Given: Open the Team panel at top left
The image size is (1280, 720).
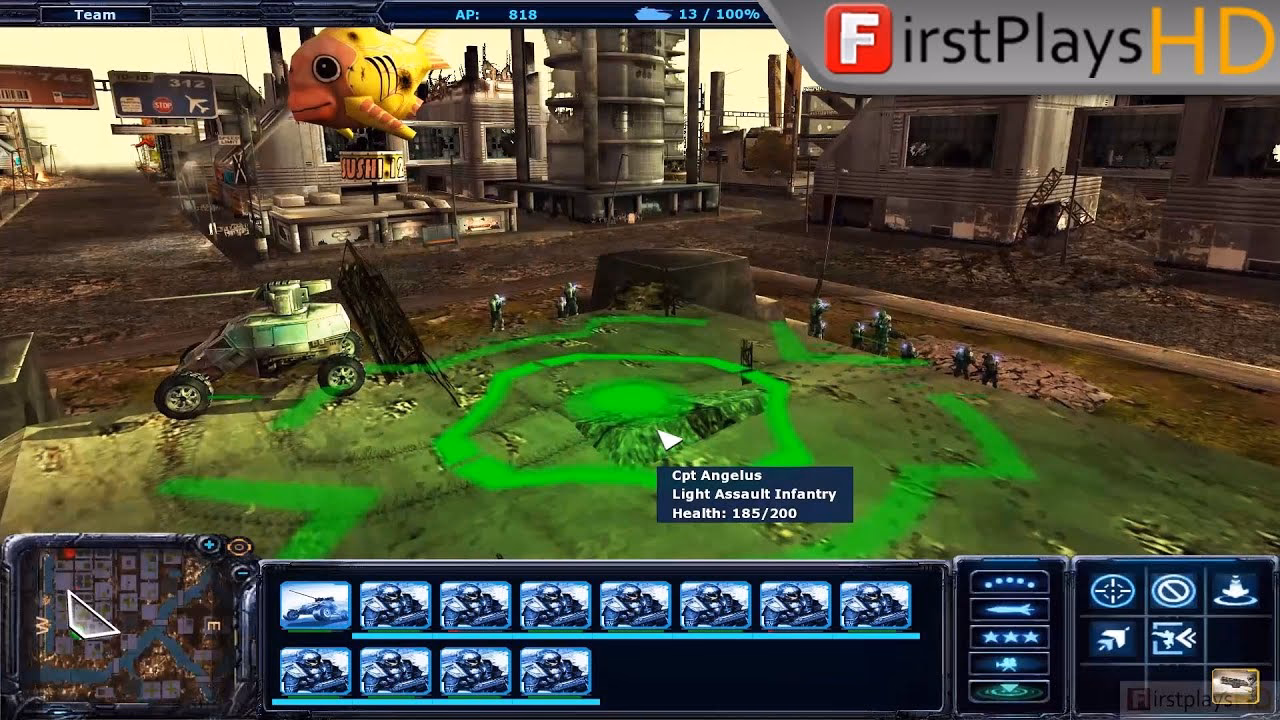Looking at the screenshot, I should click(95, 15).
